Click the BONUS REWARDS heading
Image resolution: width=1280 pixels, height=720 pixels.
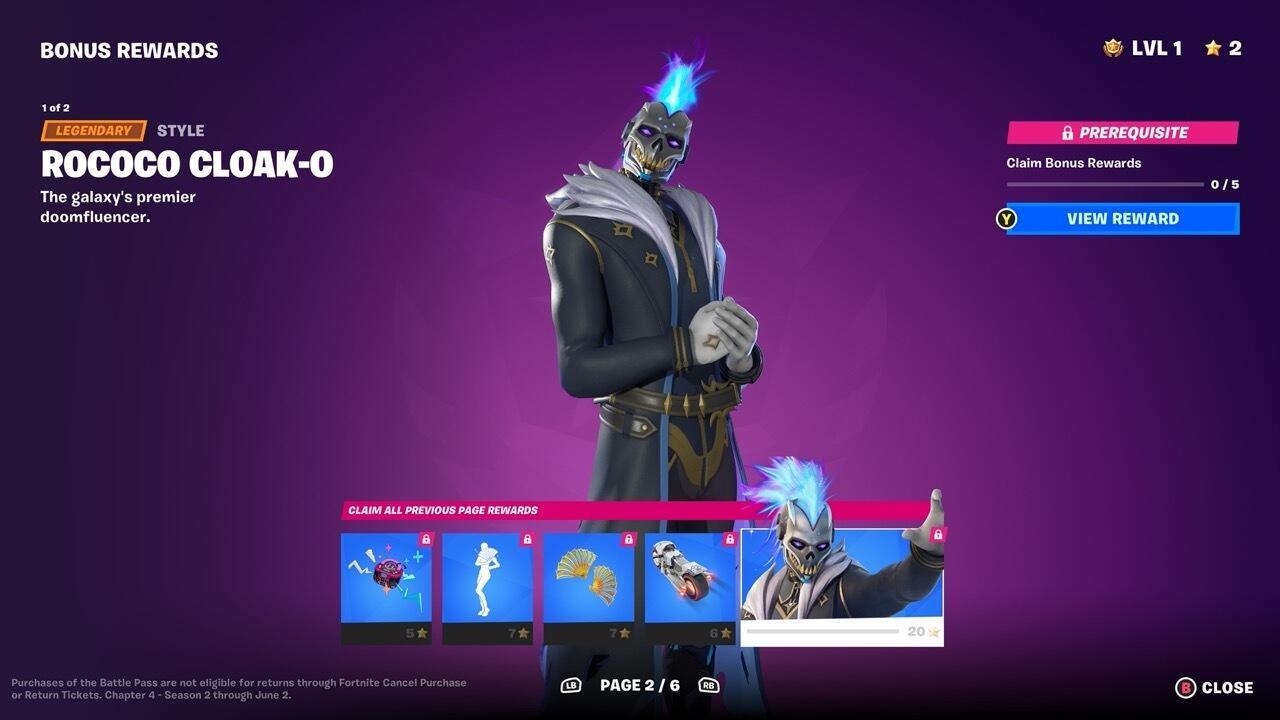(129, 49)
